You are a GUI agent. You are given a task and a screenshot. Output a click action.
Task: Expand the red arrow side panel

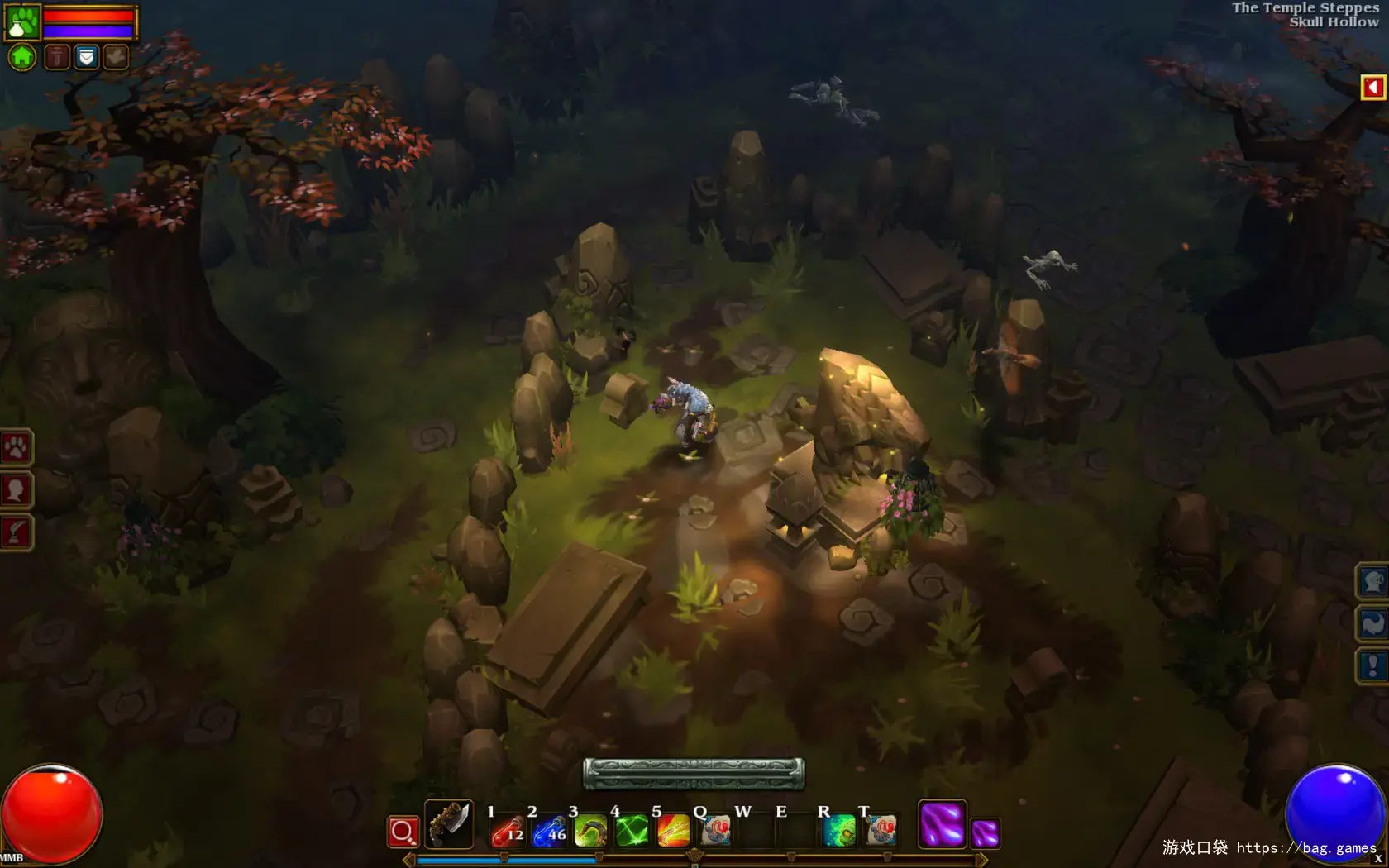(1372, 87)
